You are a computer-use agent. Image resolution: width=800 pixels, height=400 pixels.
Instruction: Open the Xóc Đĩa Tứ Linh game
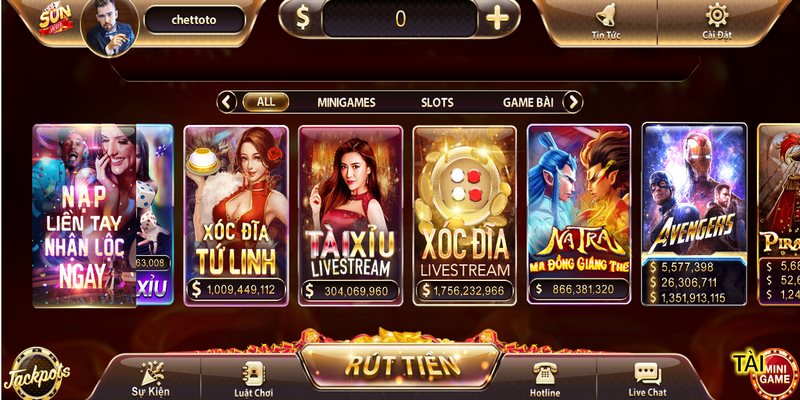click(x=235, y=214)
